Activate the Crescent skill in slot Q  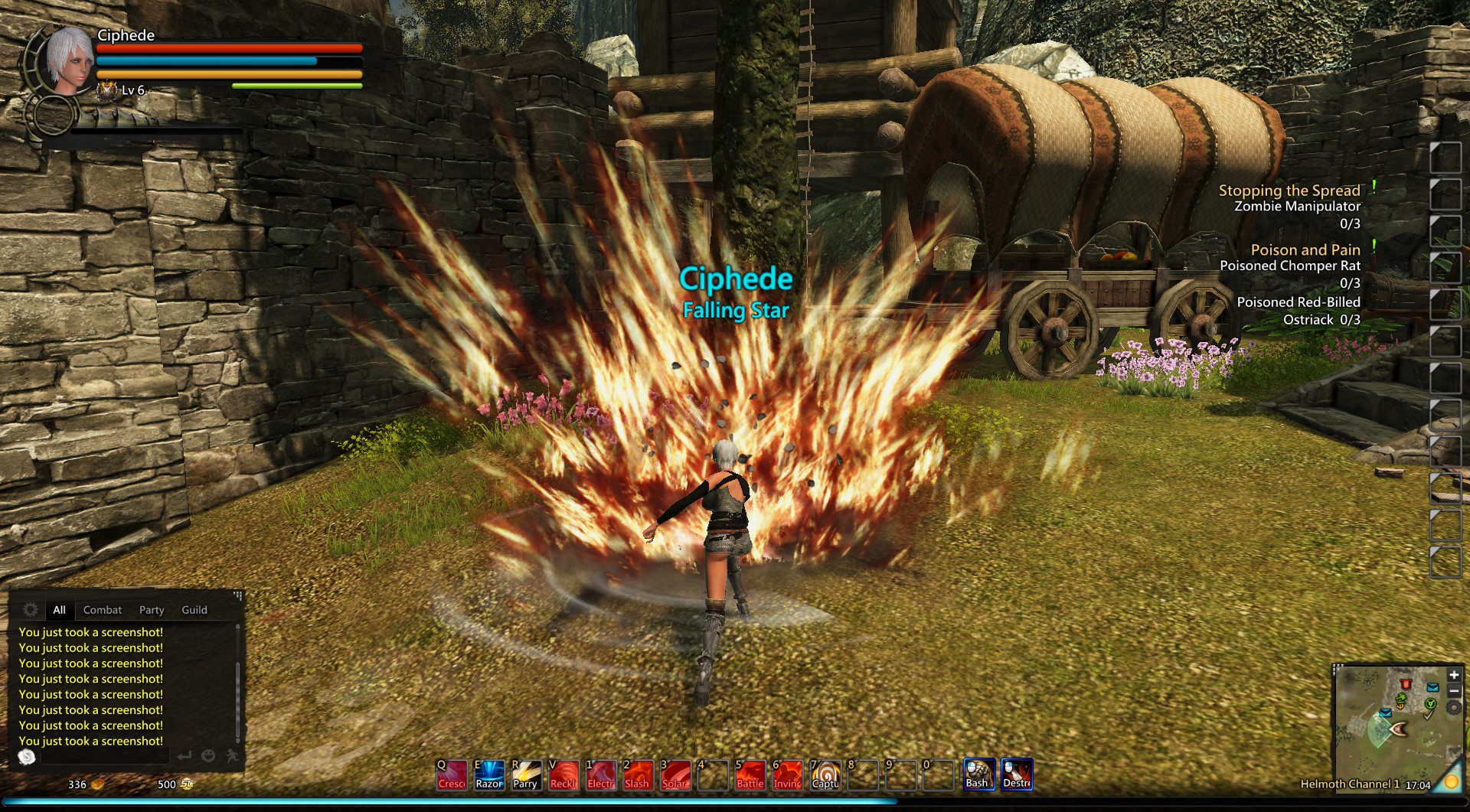[x=452, y=774]
